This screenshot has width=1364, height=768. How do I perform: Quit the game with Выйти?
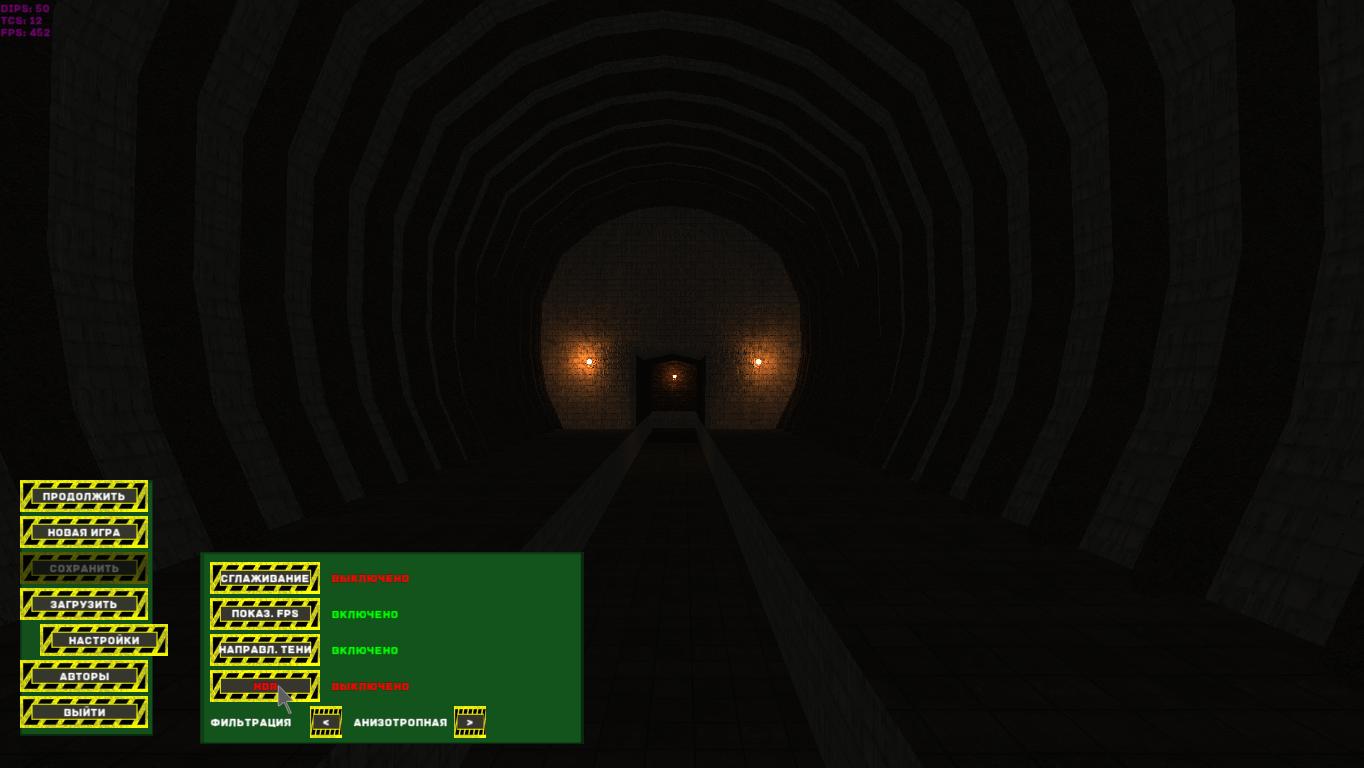pyautogui.click(x=84, y=712)
